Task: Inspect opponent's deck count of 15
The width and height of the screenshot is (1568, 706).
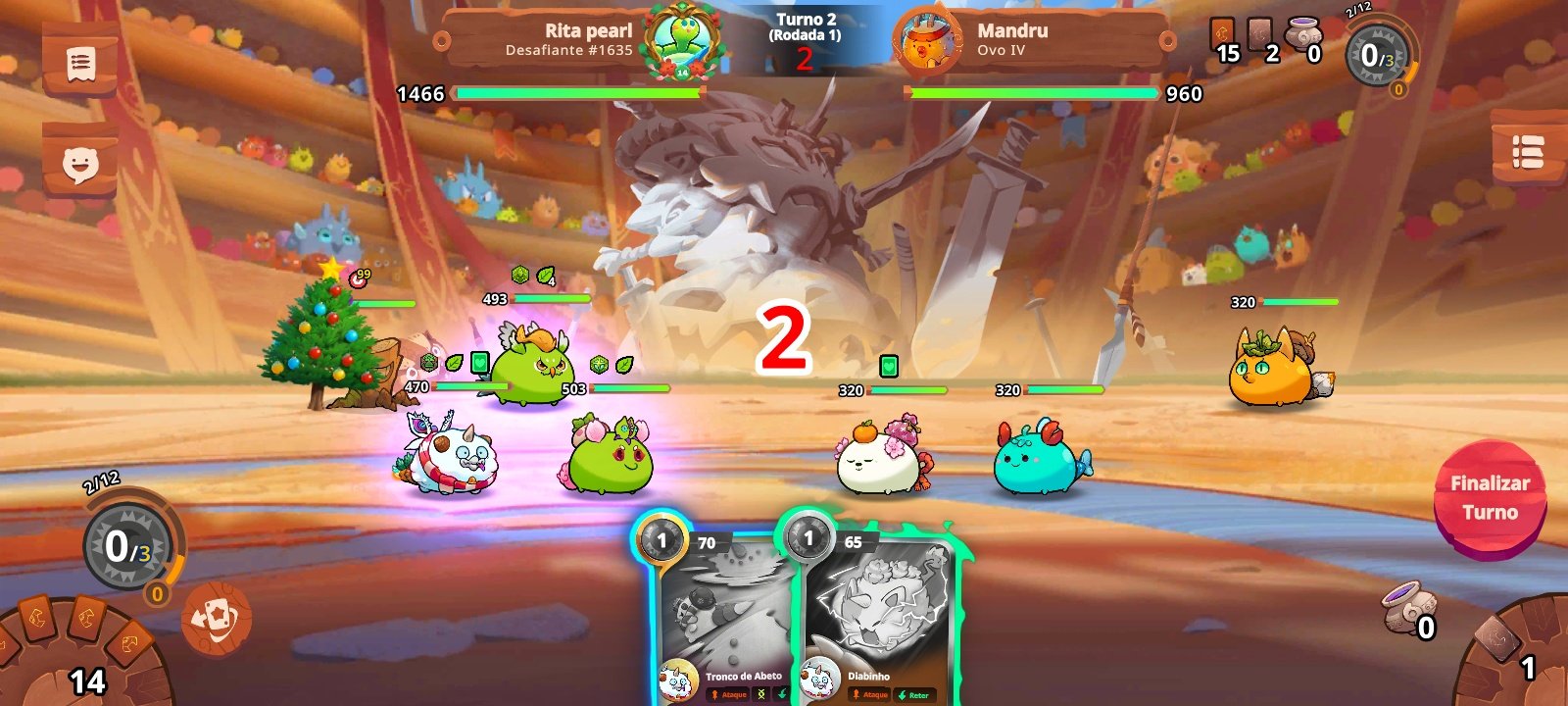Action: (1224, 40)
